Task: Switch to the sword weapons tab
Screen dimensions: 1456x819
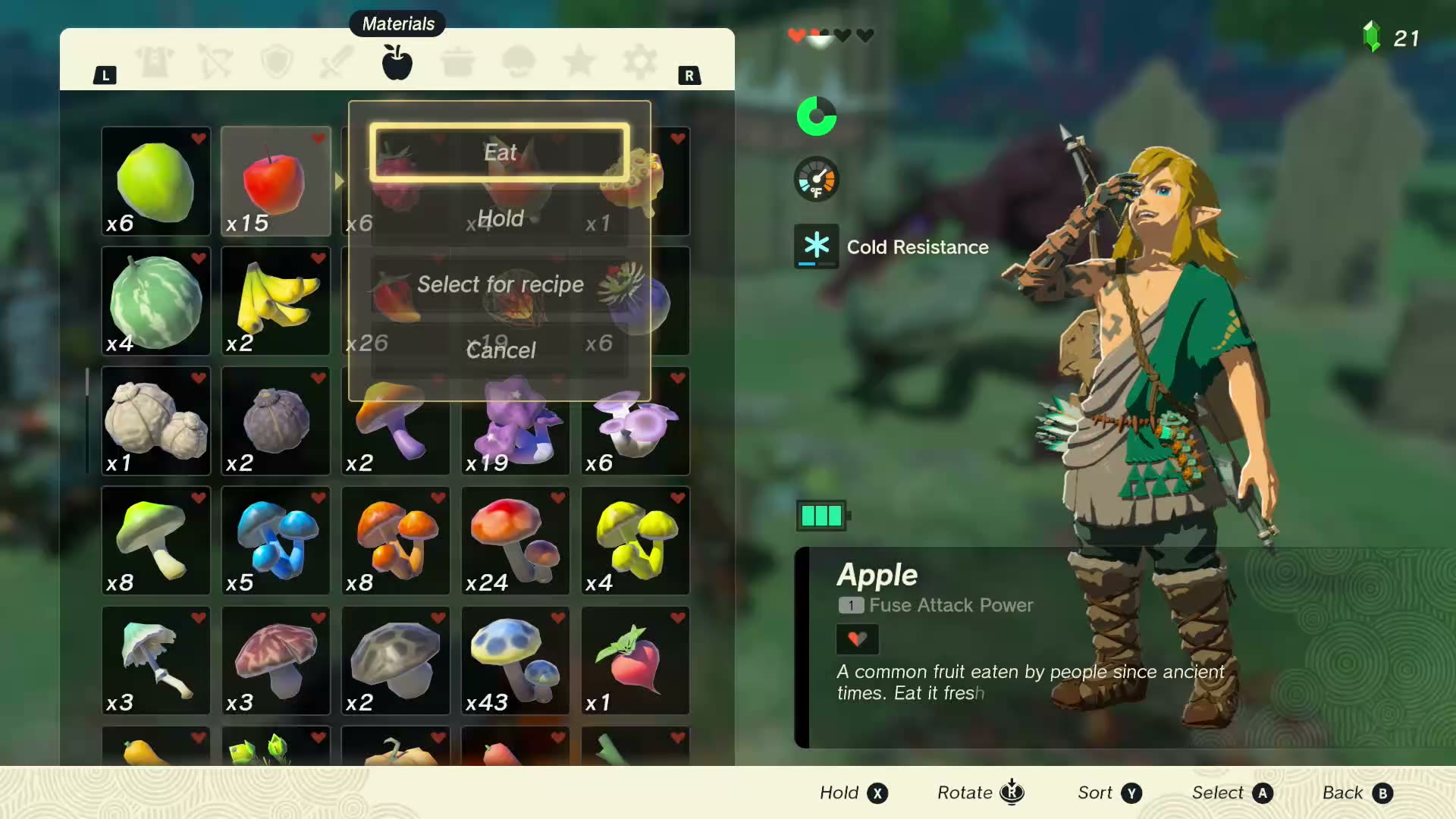Action: click(337, 62)
